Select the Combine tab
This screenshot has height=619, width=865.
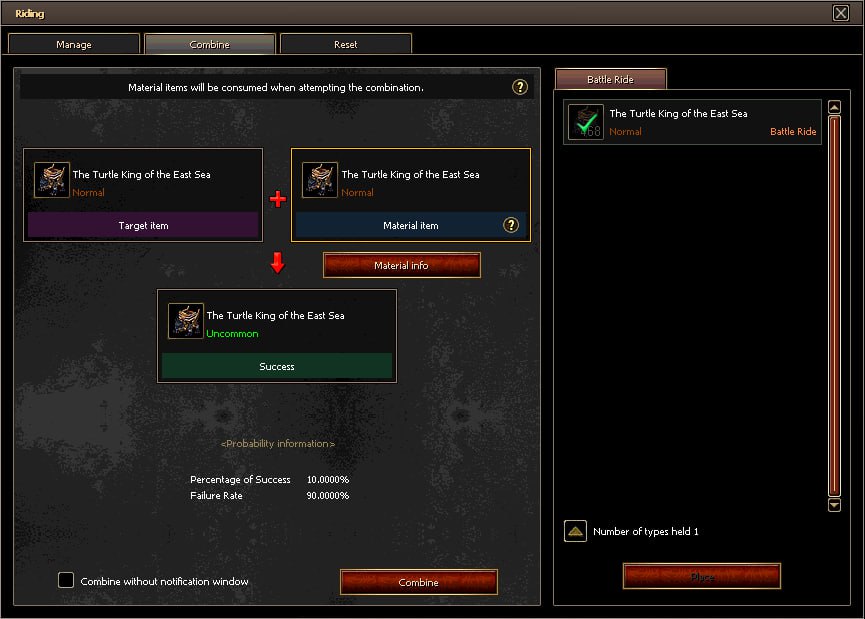(x=209, y=44)
